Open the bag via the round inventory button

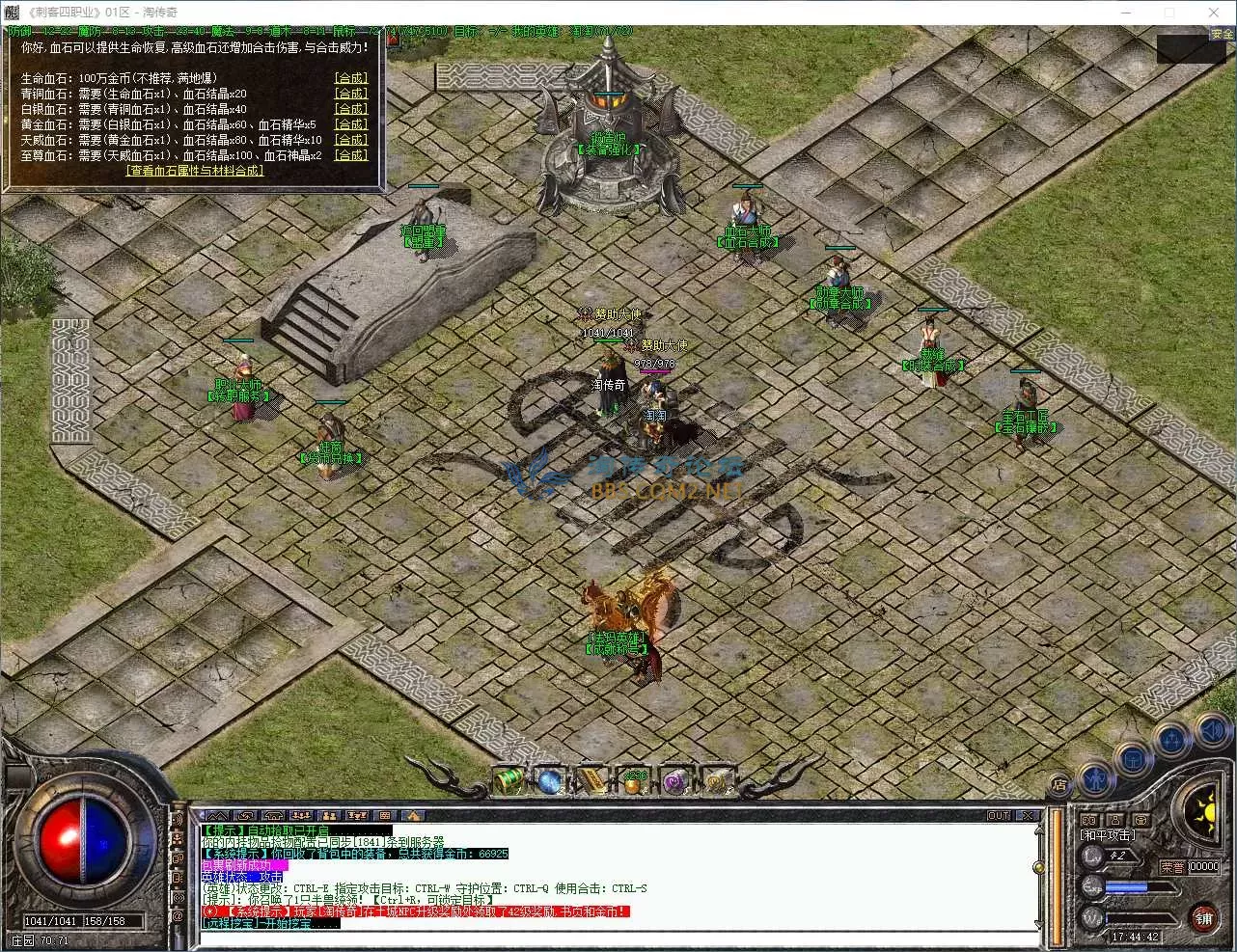point(1133,758)
